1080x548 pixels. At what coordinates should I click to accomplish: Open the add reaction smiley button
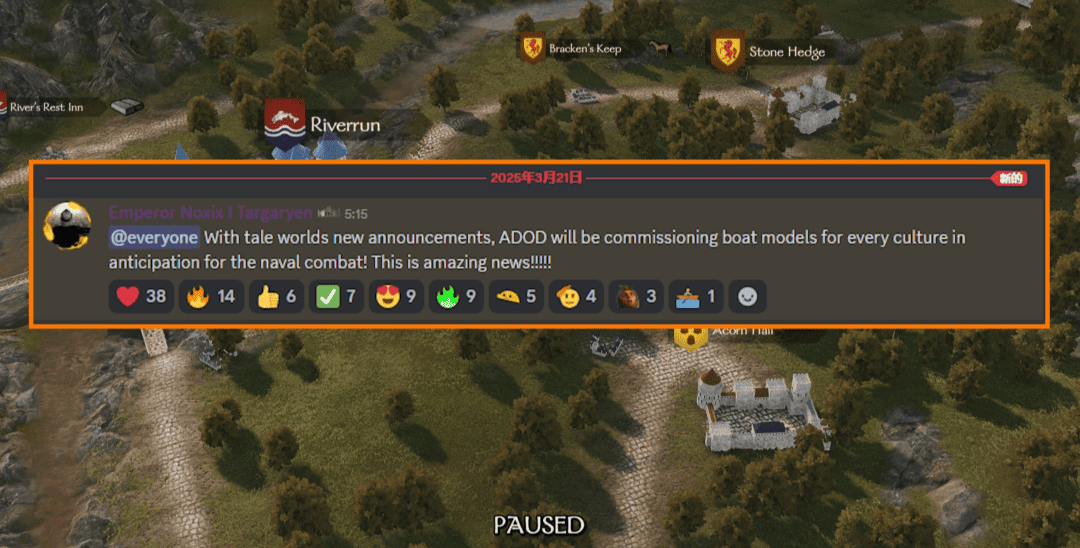click(x=746, y=296)
